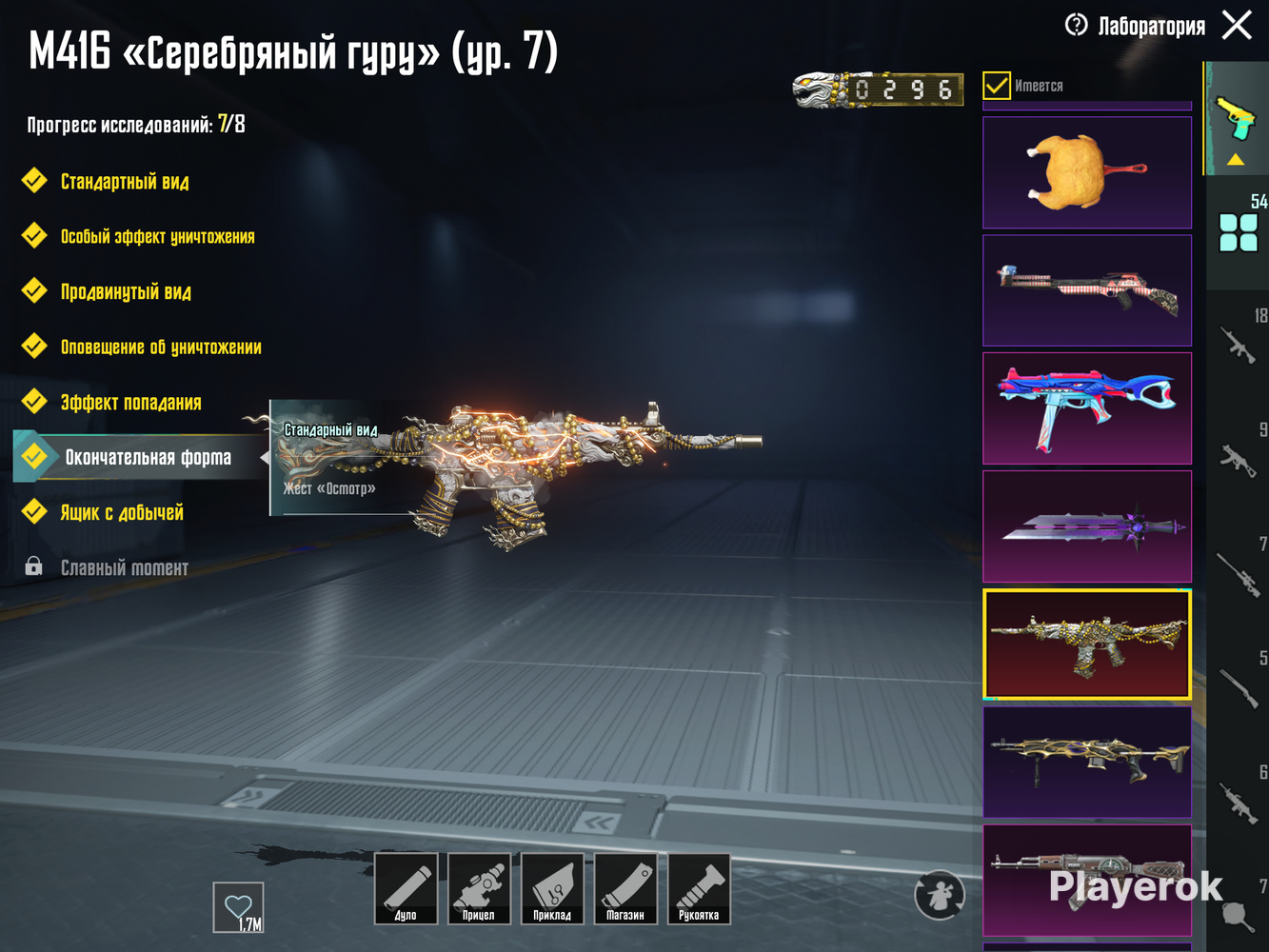This screenshot has height=952, width=1269.
Task: Close the laboratory screen with the X
Action: (1237, 25)
